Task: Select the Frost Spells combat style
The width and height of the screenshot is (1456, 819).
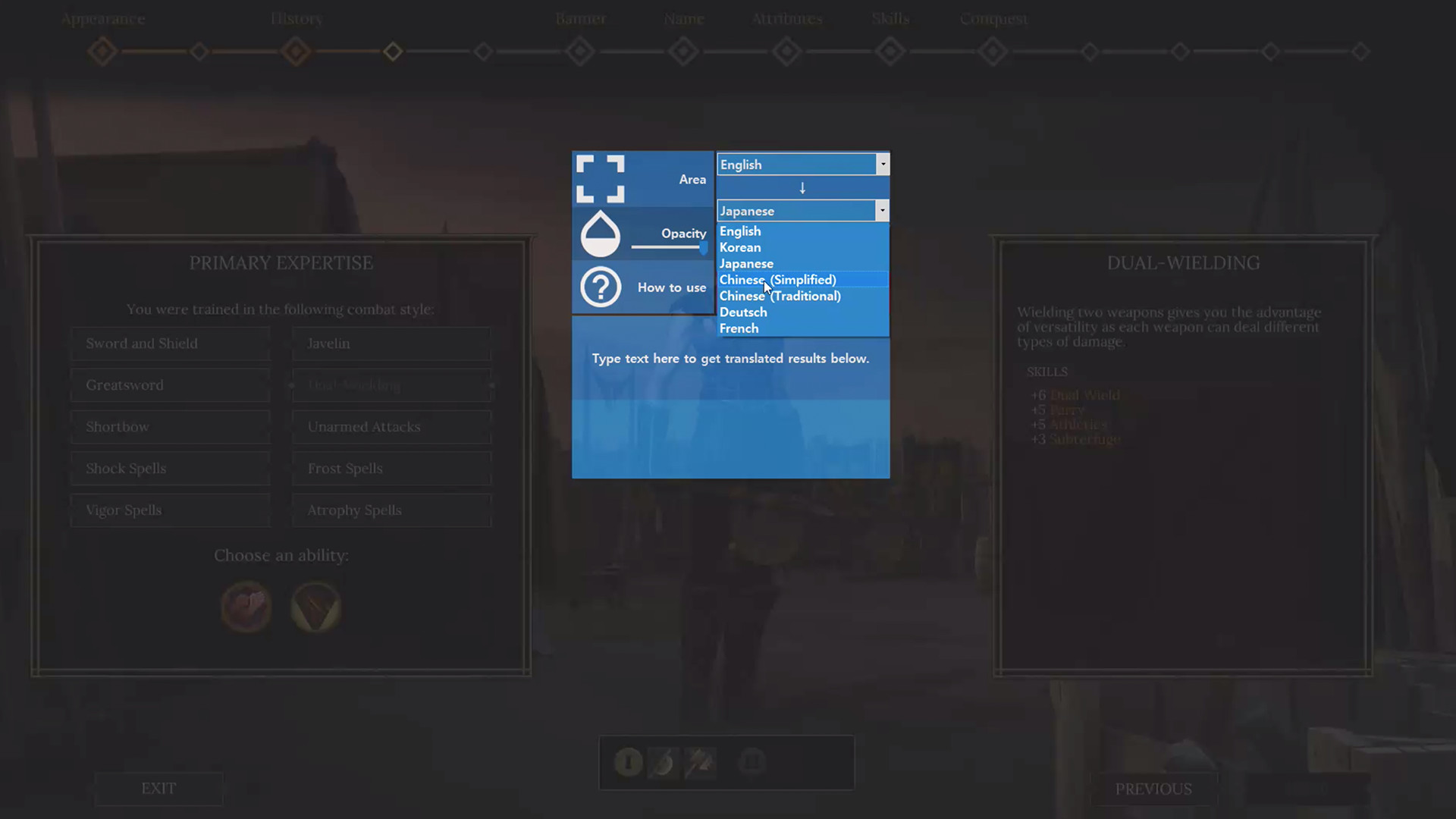Action: pos(391,468)
